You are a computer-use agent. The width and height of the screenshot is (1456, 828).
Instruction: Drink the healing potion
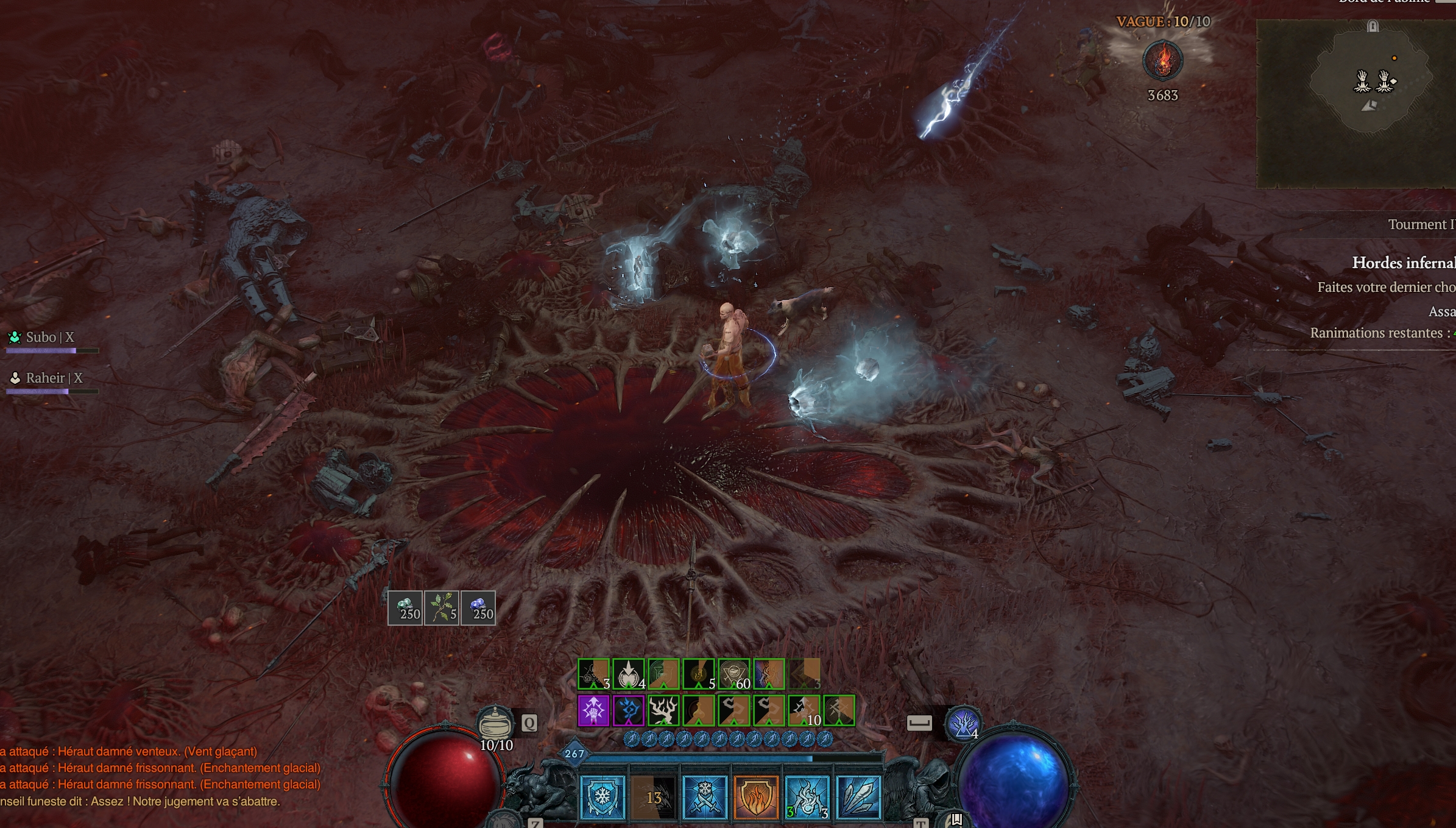(495, 724)
